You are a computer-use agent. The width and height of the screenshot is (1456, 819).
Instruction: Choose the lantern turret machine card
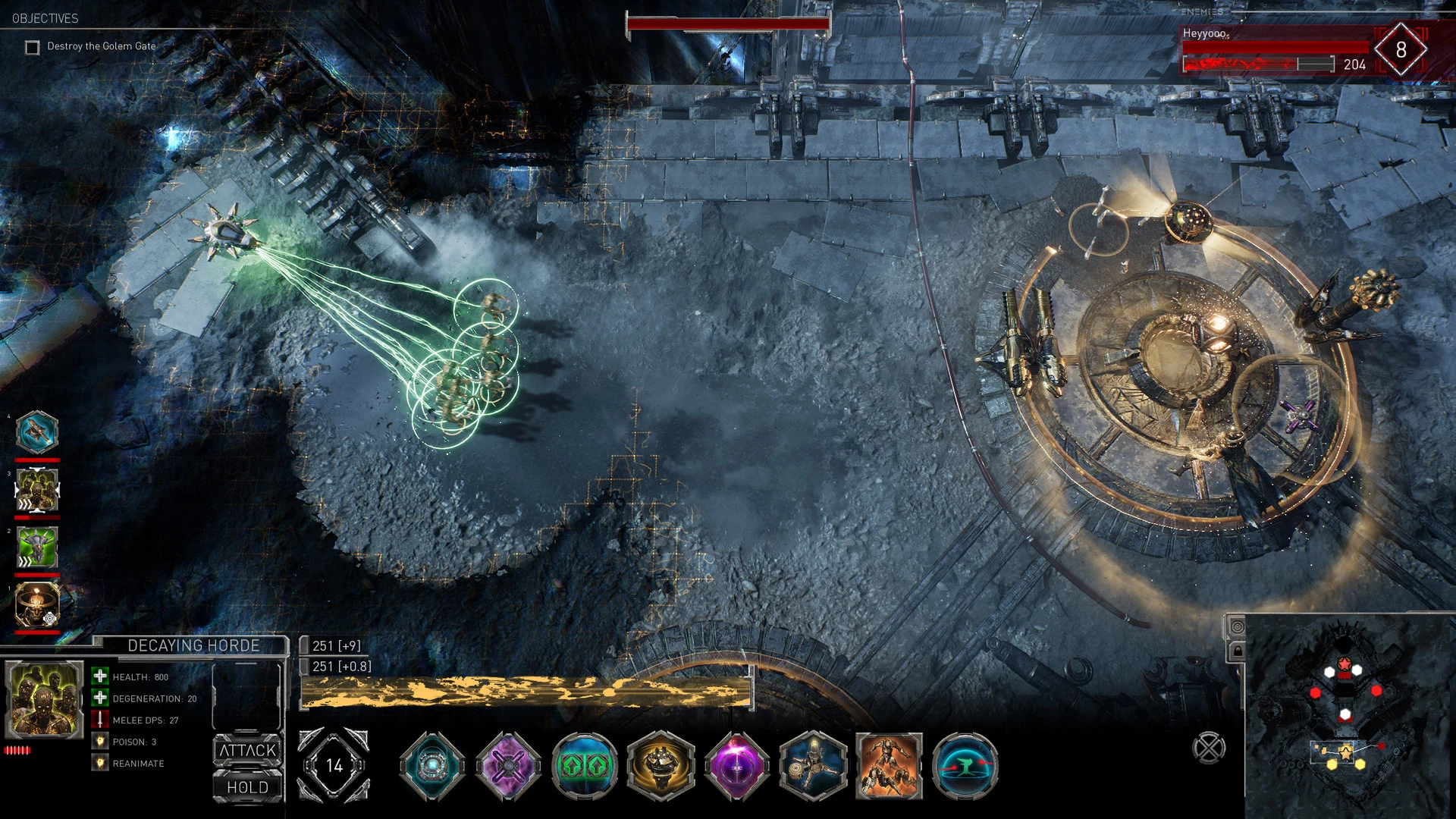[813, 766]
